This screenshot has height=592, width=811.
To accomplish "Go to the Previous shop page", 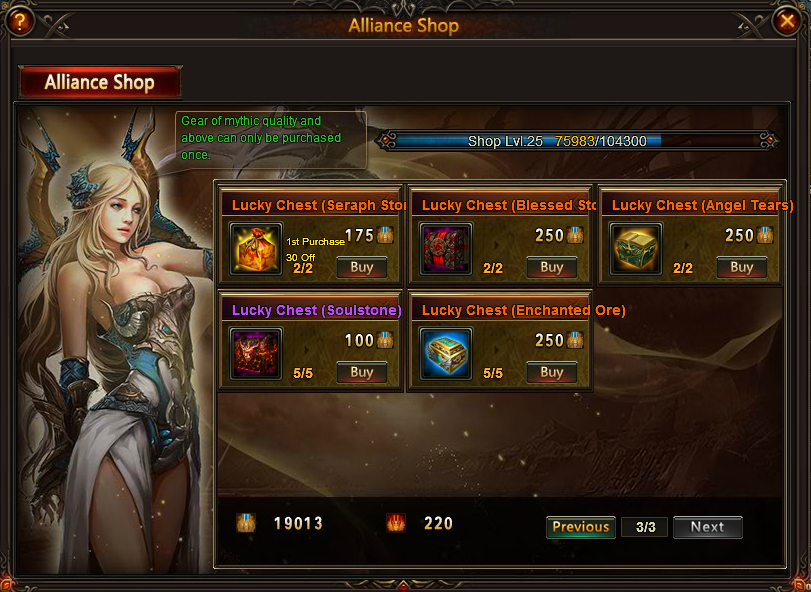I will (x=580, y=527).
